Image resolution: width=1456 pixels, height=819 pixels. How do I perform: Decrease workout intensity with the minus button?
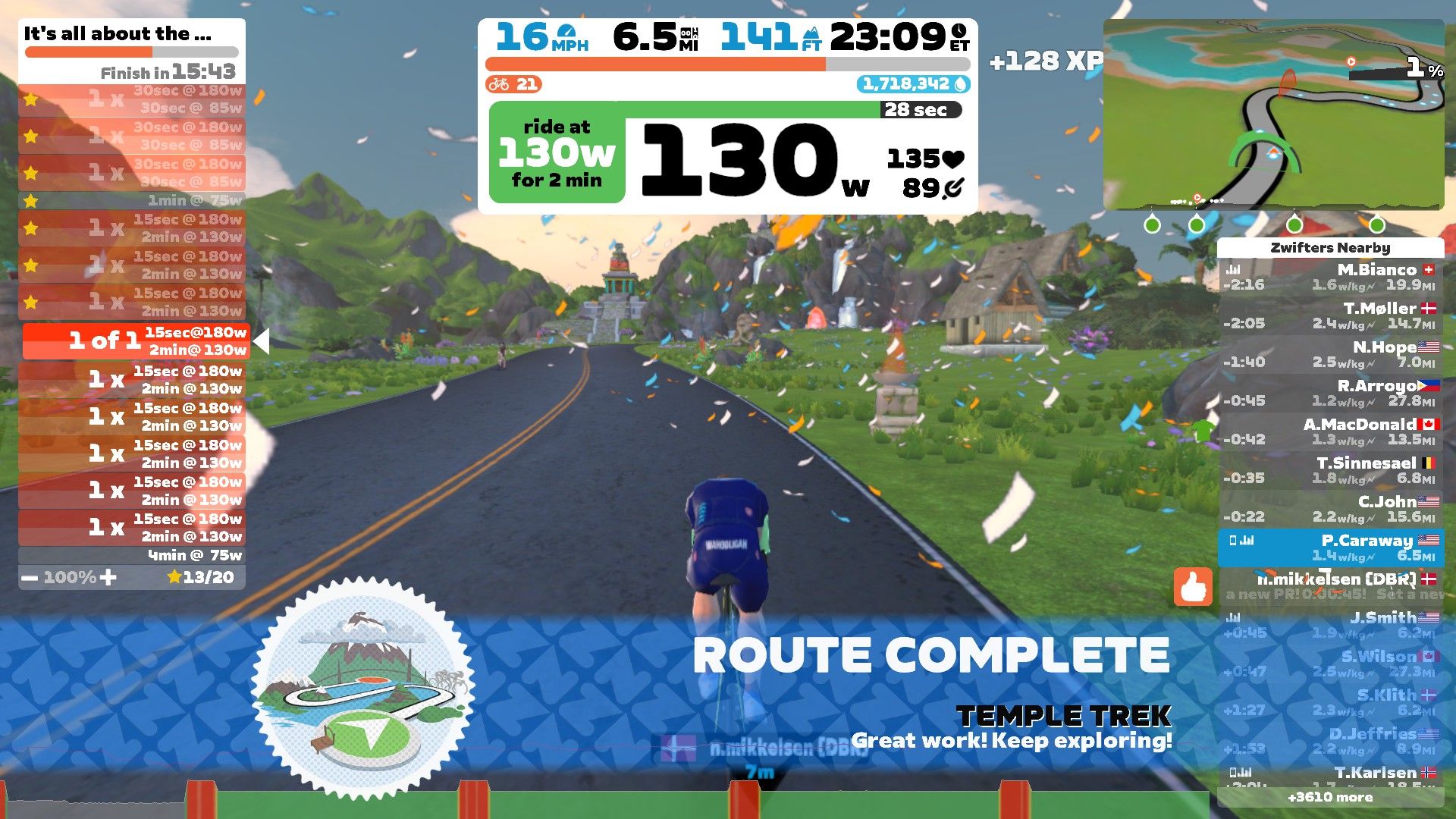point(30,577)
